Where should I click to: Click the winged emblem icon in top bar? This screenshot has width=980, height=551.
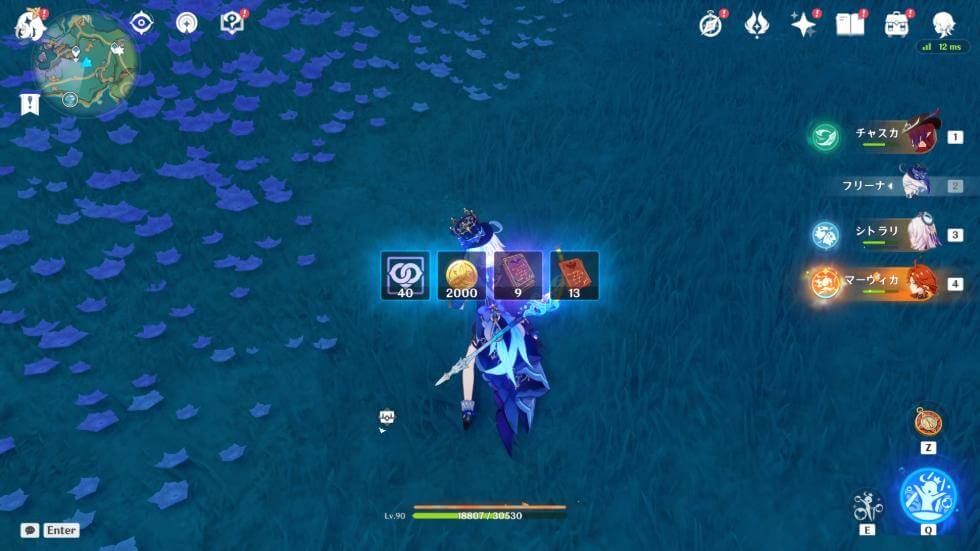(757, 25)
